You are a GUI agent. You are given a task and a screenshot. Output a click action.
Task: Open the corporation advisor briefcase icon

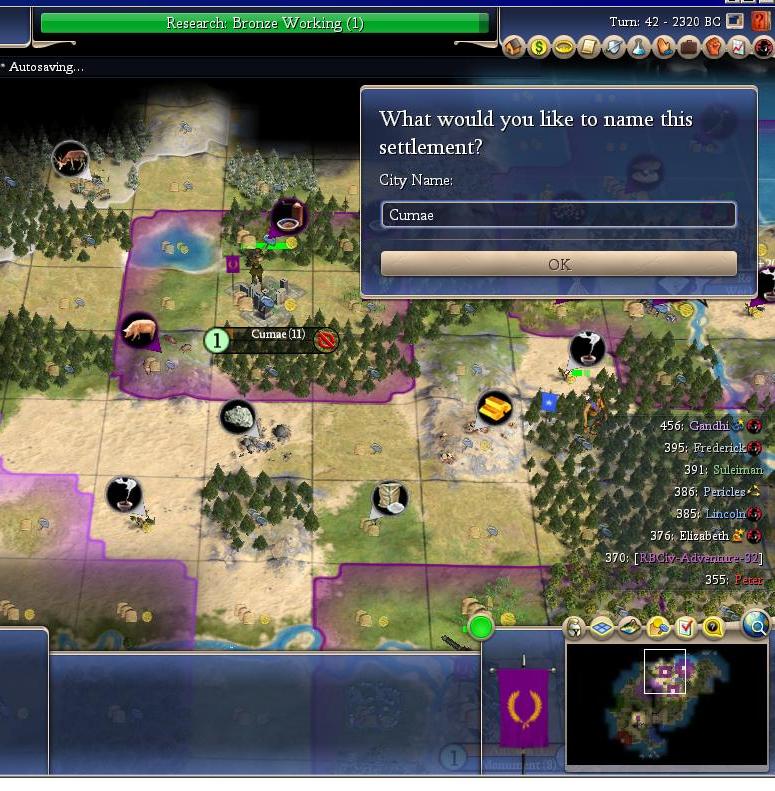point(688,47)
